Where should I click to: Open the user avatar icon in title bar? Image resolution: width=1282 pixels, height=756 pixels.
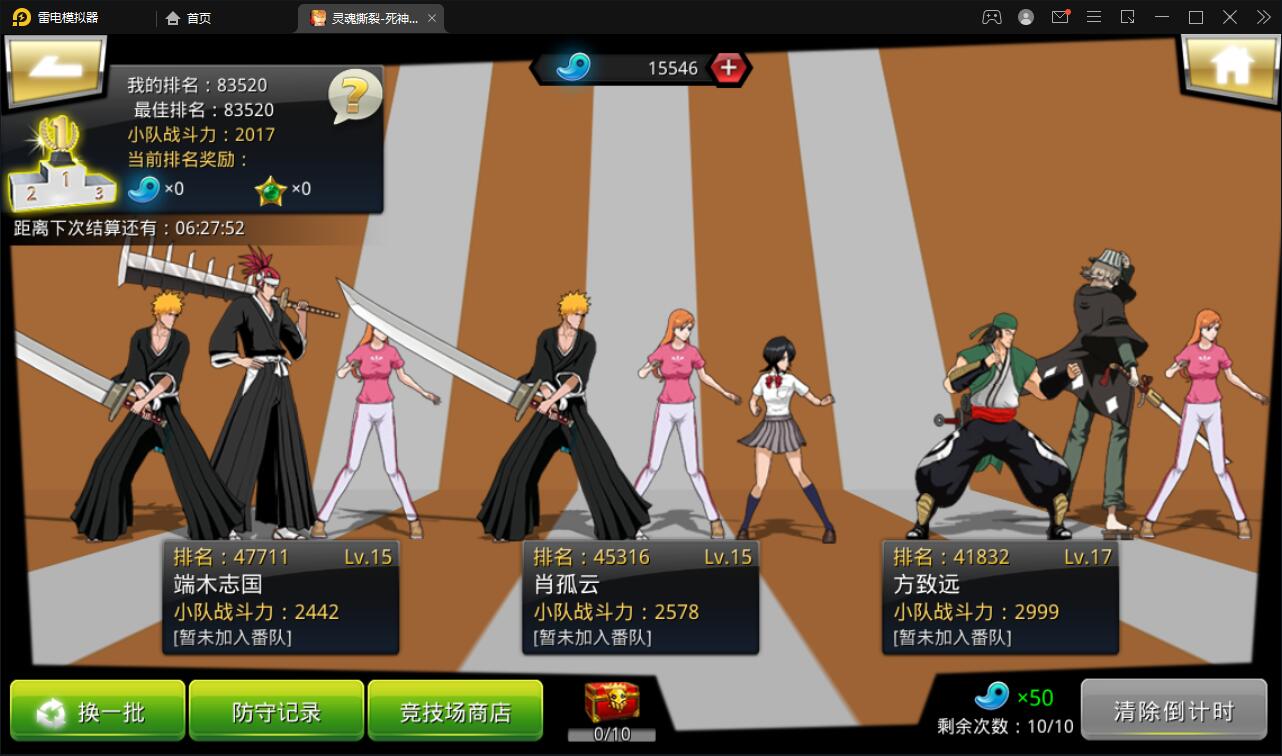pos(1025,16)
